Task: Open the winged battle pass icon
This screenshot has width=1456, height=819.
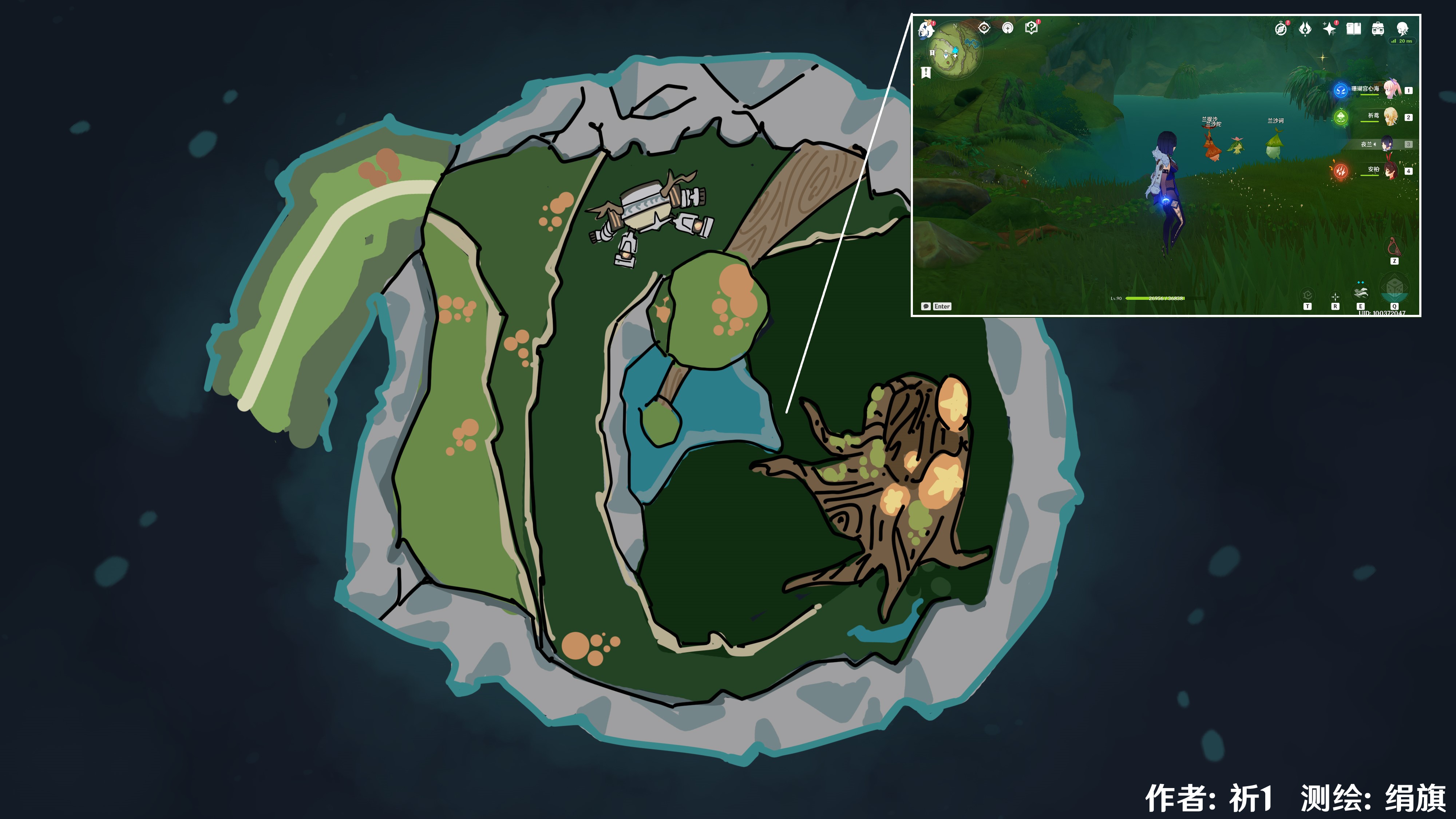Action: point(1305,28)
